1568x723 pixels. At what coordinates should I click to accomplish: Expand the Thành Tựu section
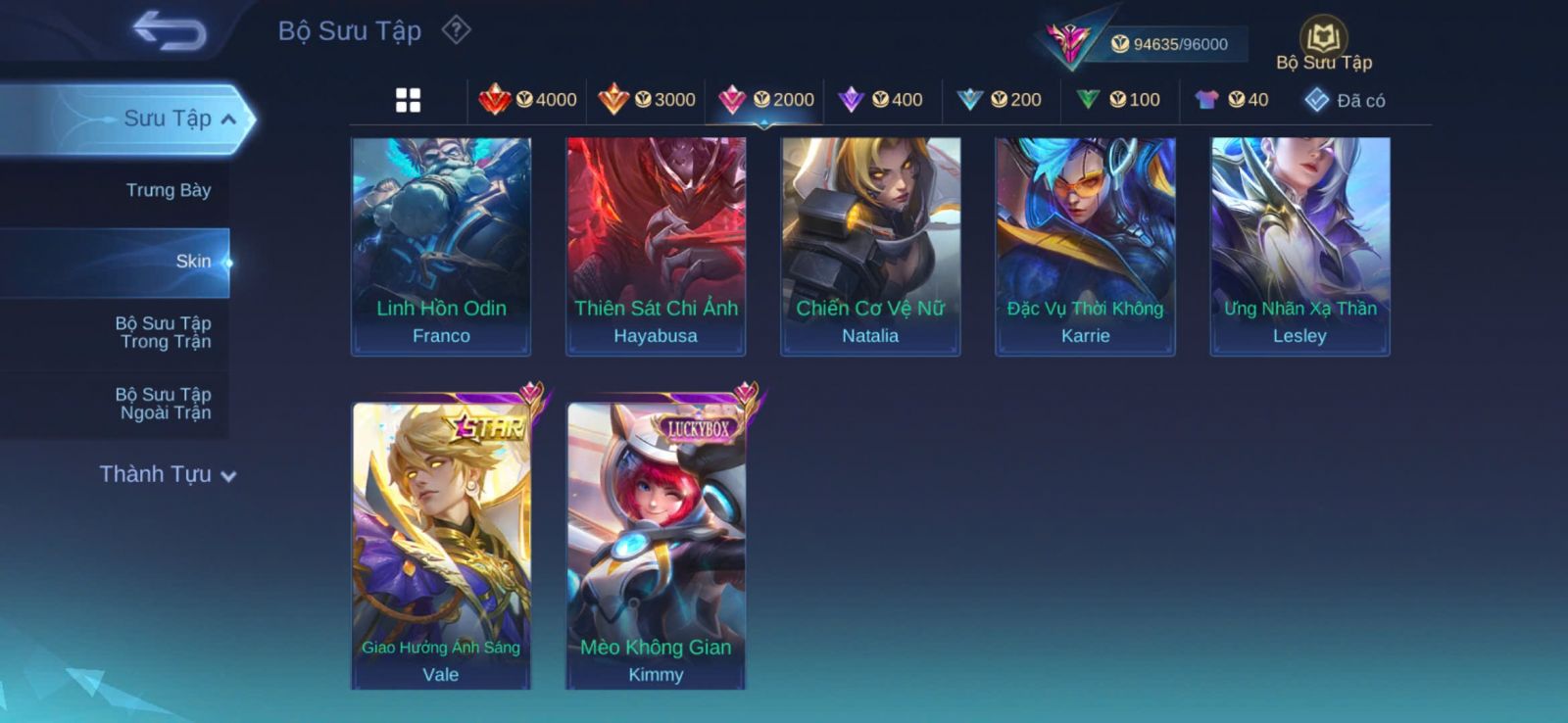pos(168,474)
